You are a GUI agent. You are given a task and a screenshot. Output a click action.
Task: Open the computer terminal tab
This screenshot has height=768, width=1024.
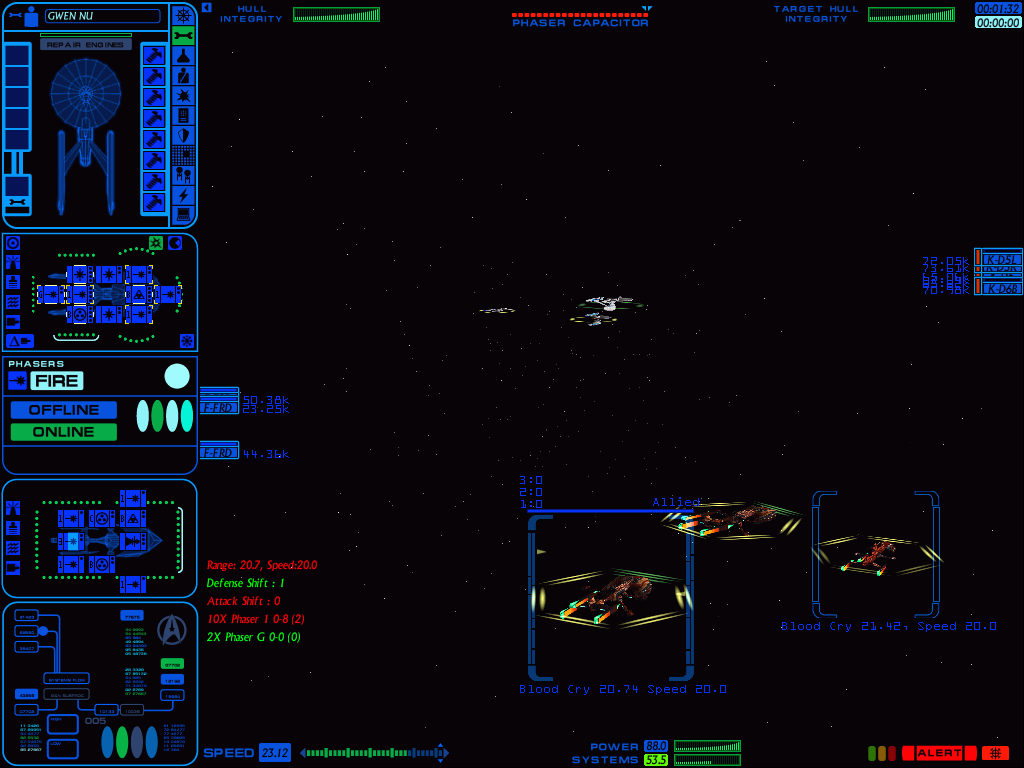183,215
